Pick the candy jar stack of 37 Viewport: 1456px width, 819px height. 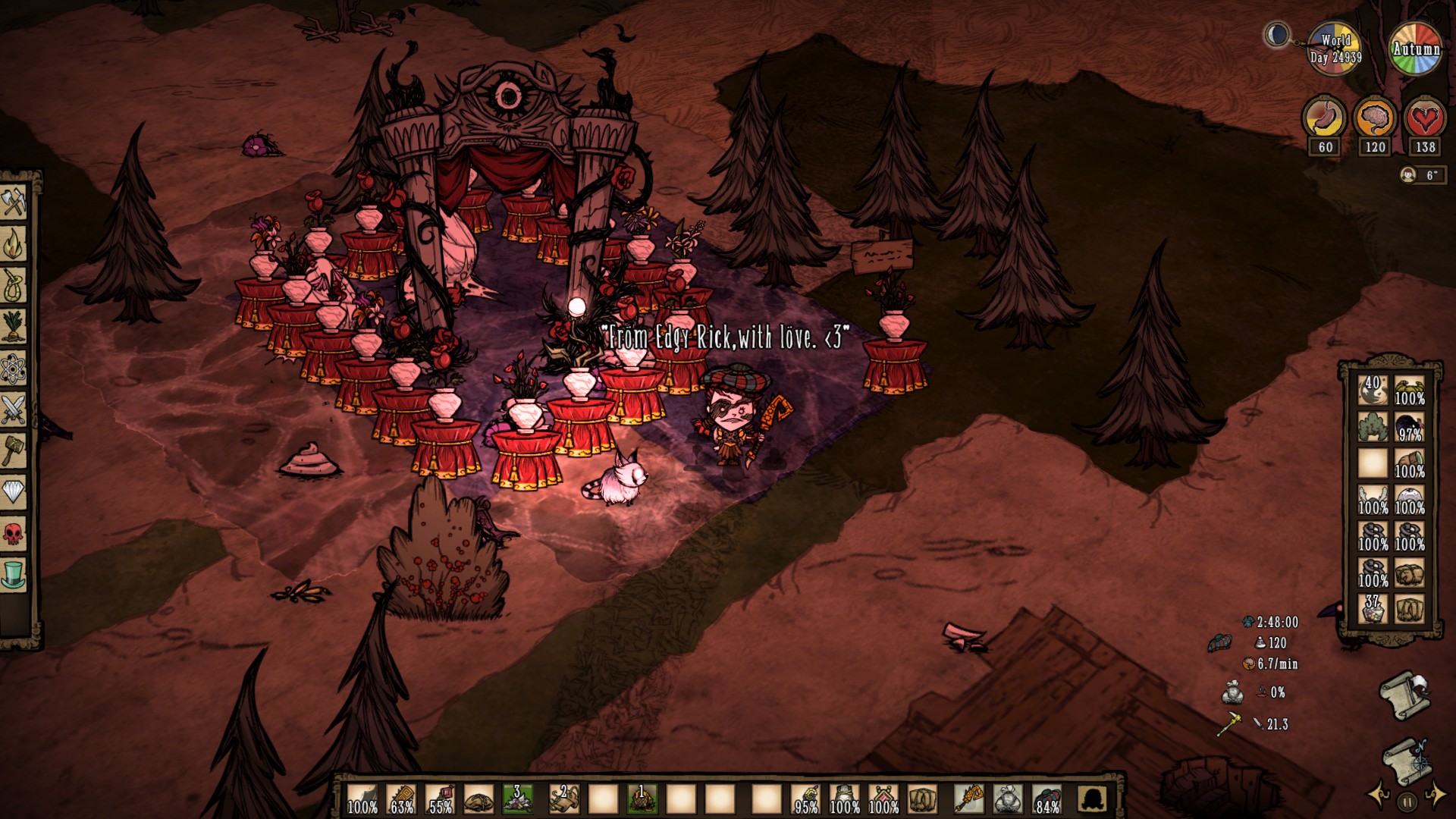[x=1373, y=609]
